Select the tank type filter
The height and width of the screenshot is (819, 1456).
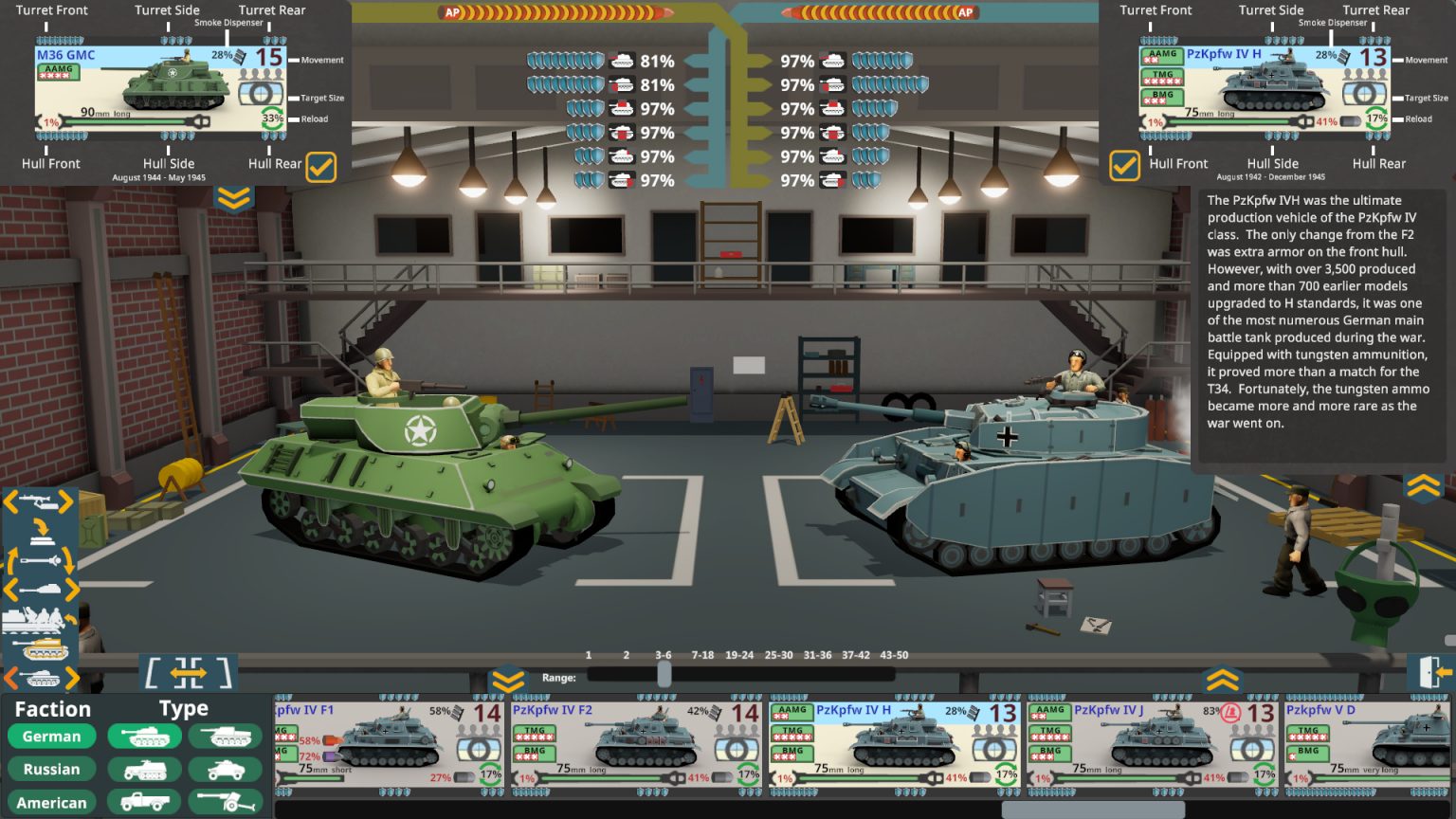[x=143, y=736]
